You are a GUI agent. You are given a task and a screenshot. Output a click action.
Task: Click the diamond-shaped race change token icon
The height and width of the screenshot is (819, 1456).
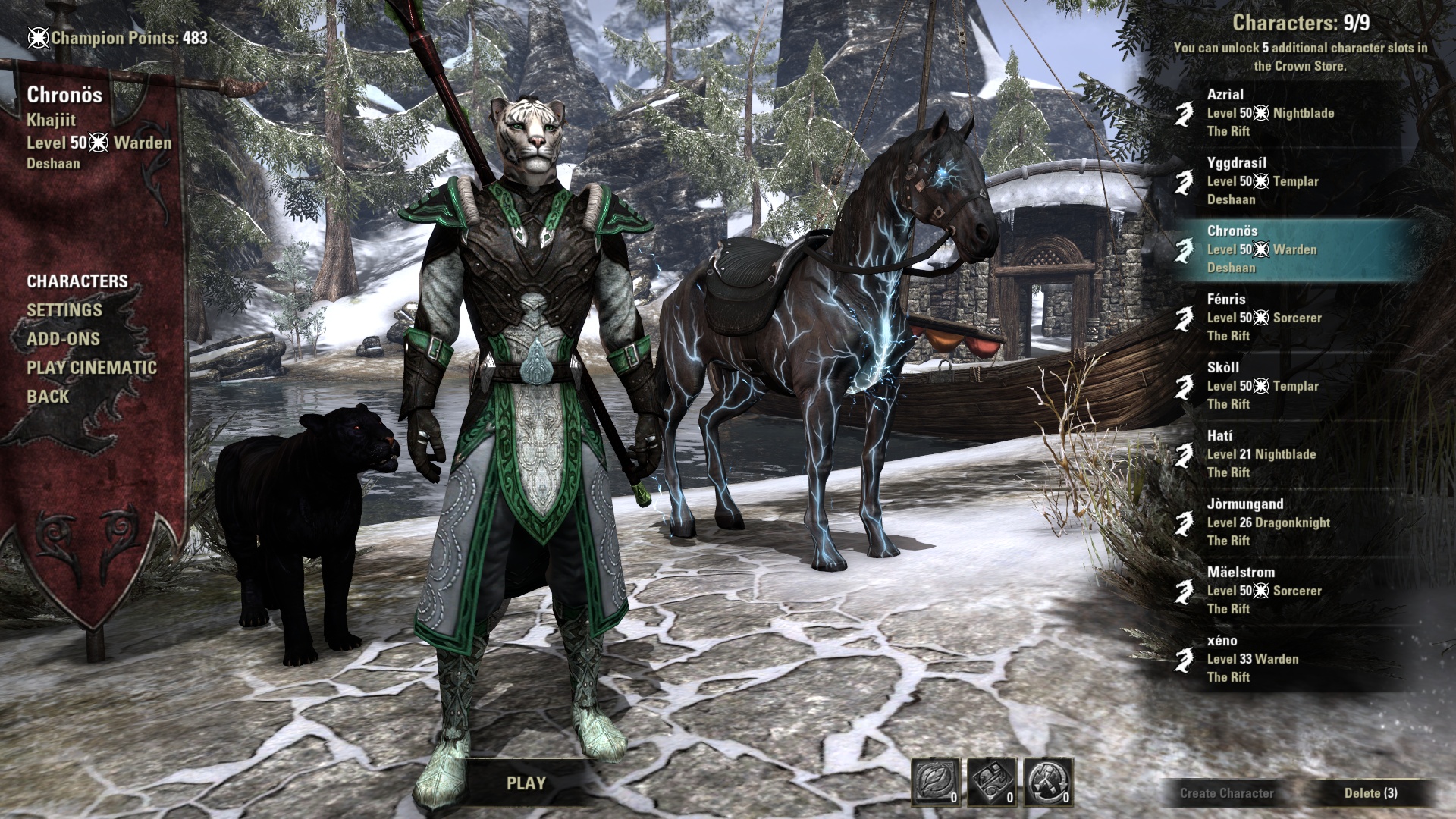click(992, 781)
